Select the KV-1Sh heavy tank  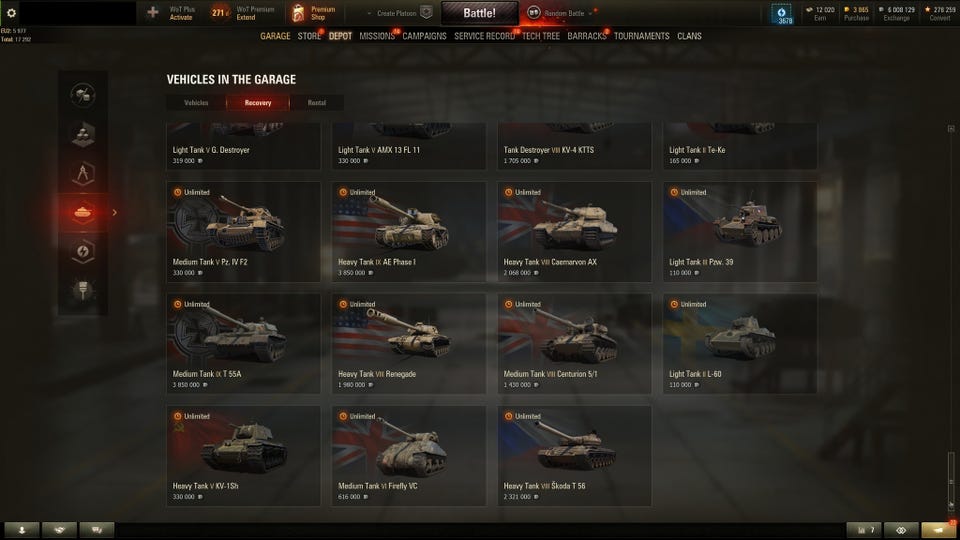(244, 455)
